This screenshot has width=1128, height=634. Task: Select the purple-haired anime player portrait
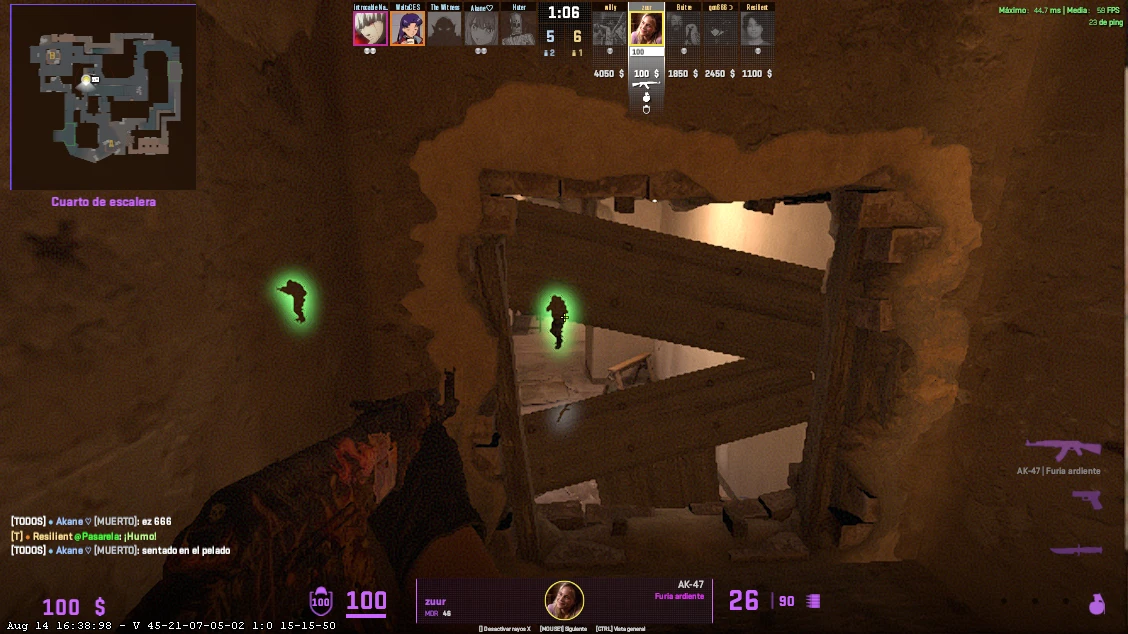[x=407, y=28]
